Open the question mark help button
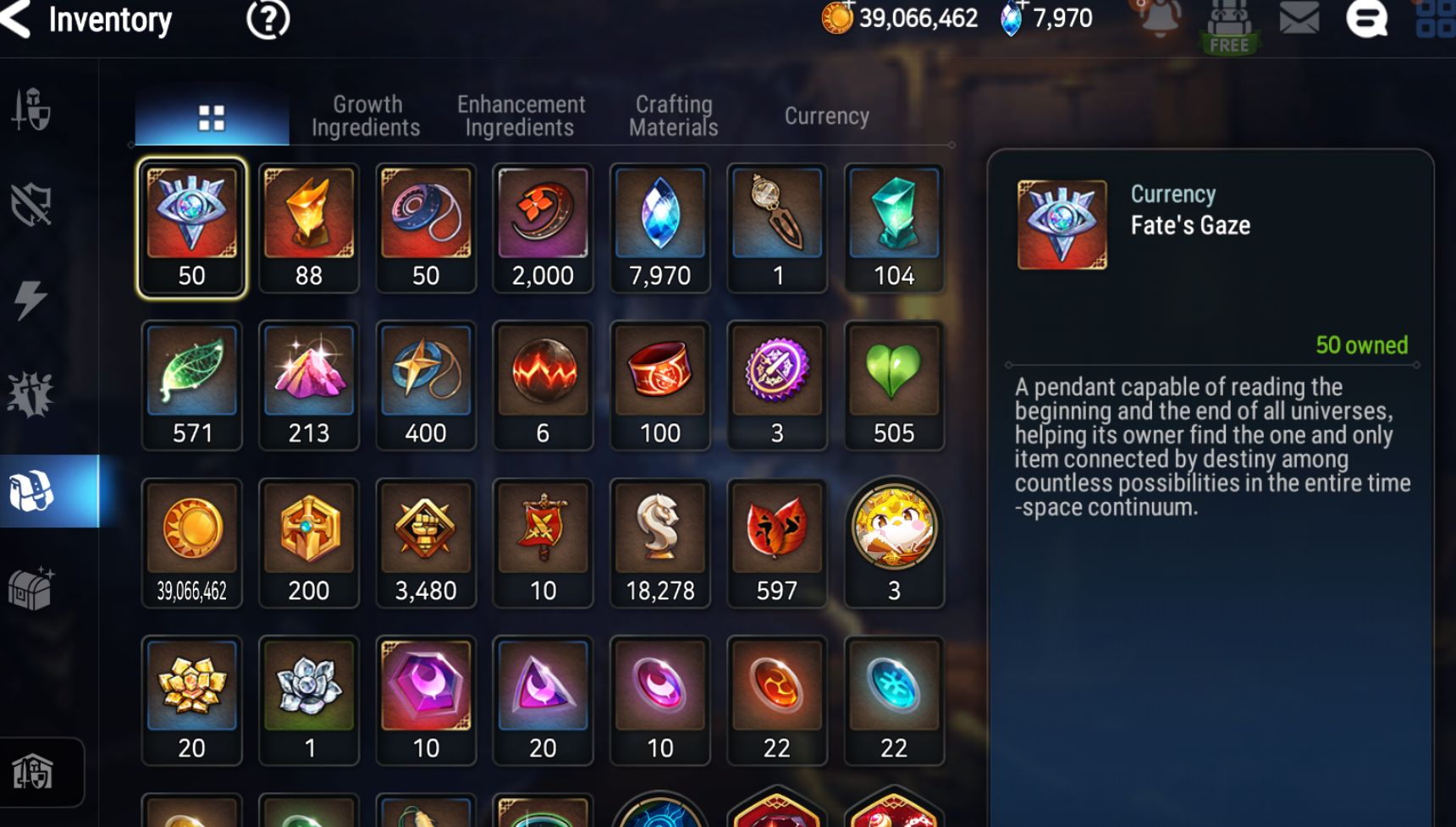The height and width of the screenshot is (827, 1456). 267,19
